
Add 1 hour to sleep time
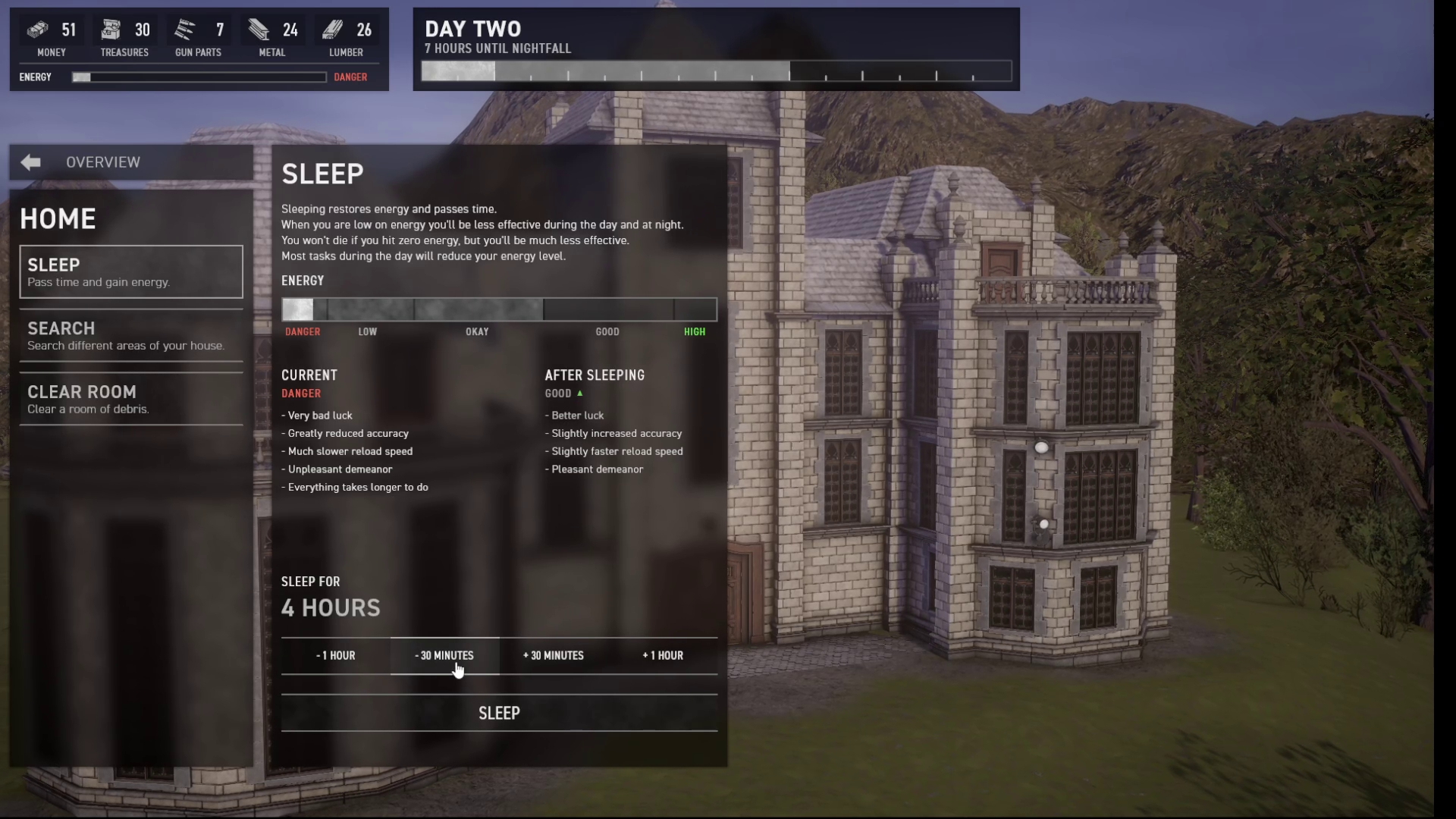(663, 656)
